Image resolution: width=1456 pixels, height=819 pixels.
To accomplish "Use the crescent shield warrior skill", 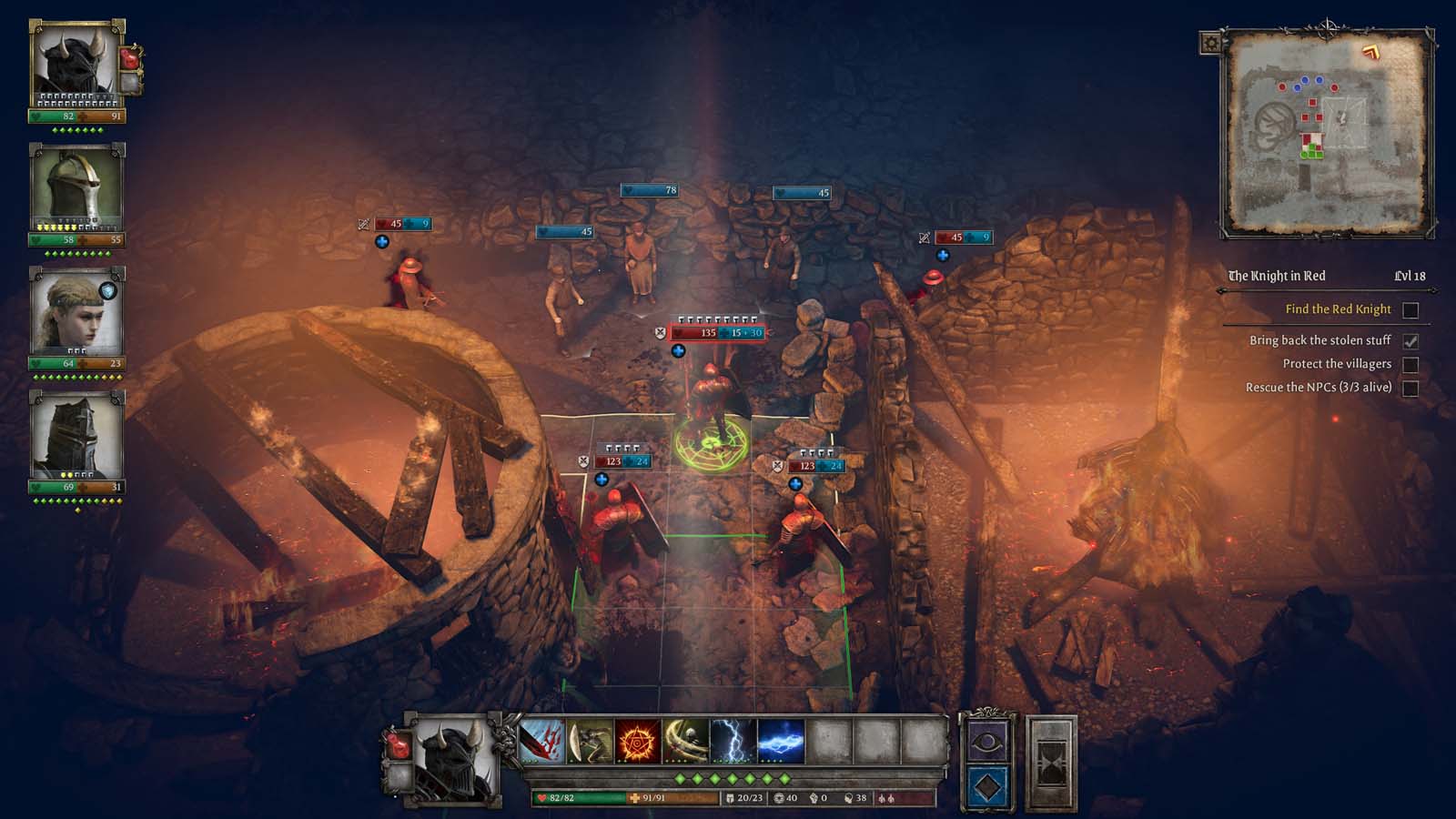I will coord(590,742).
